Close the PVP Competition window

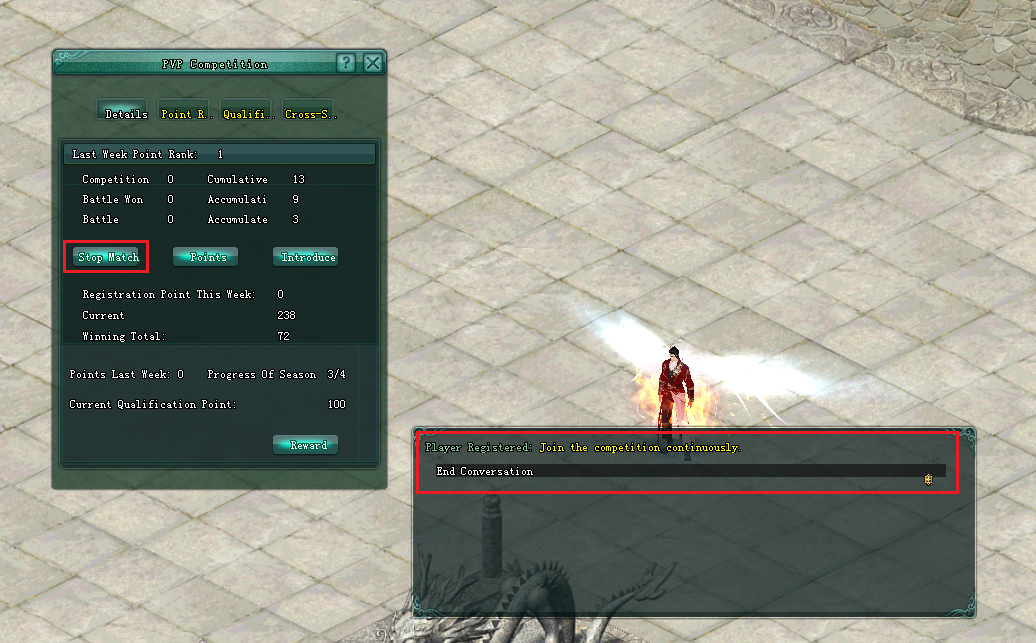(373, 63)
